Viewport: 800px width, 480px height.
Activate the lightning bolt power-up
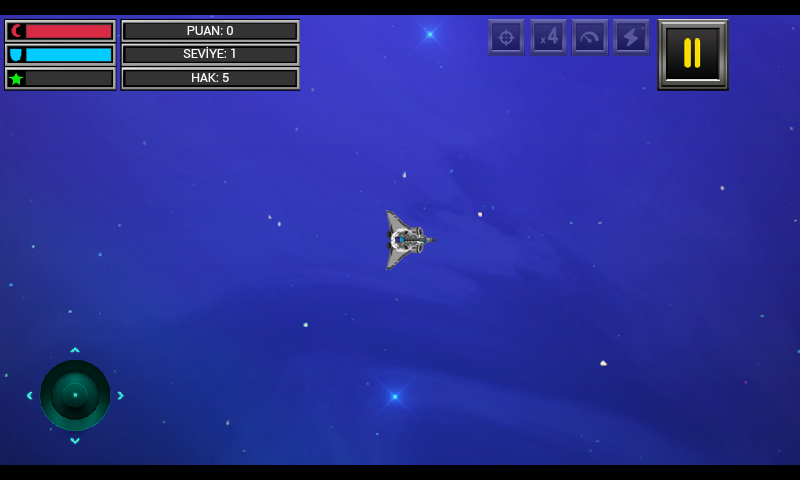pyautogui.click(x=631, y=37)
